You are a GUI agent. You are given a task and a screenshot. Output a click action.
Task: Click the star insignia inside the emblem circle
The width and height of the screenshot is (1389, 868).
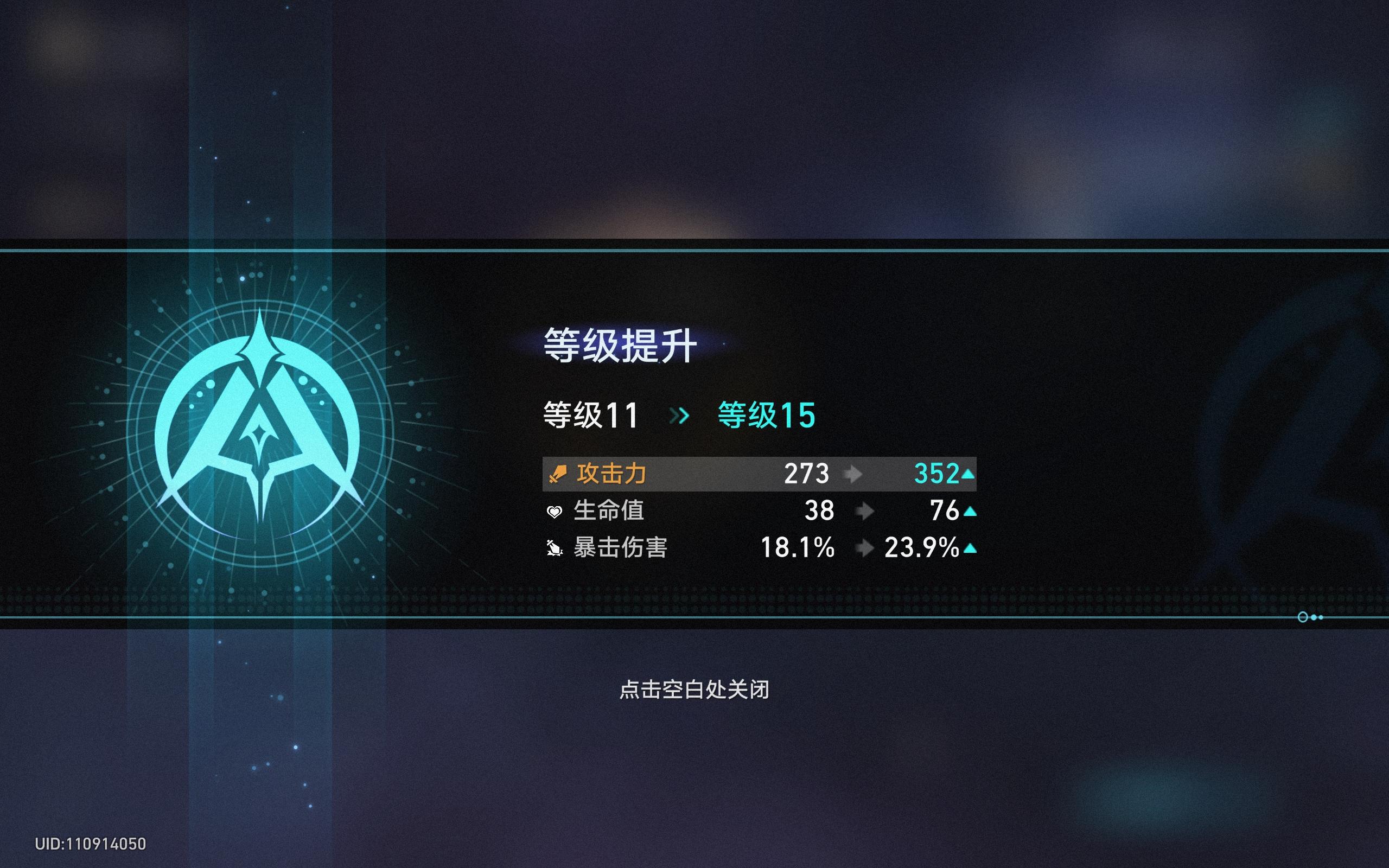pyautogui.click(x=261, y=433)
